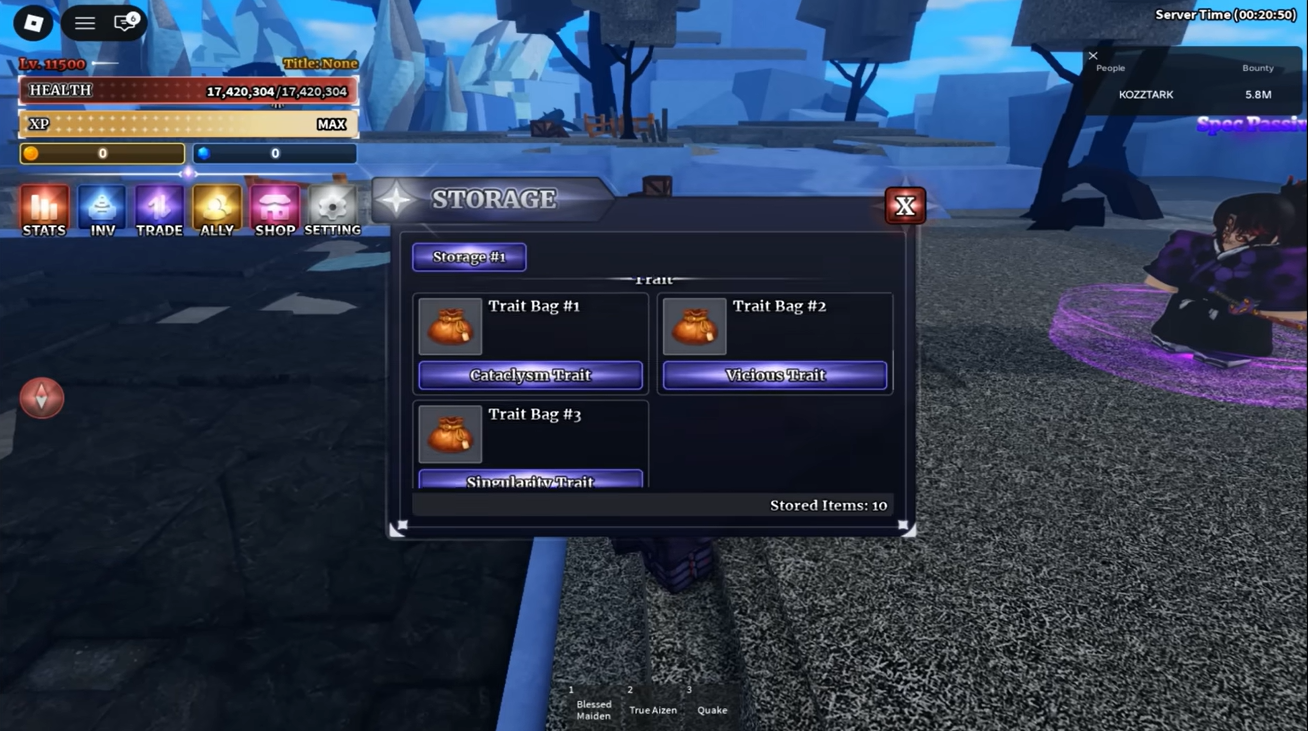
Task: Open the Roblox chat icon
Action: (125, 23)
